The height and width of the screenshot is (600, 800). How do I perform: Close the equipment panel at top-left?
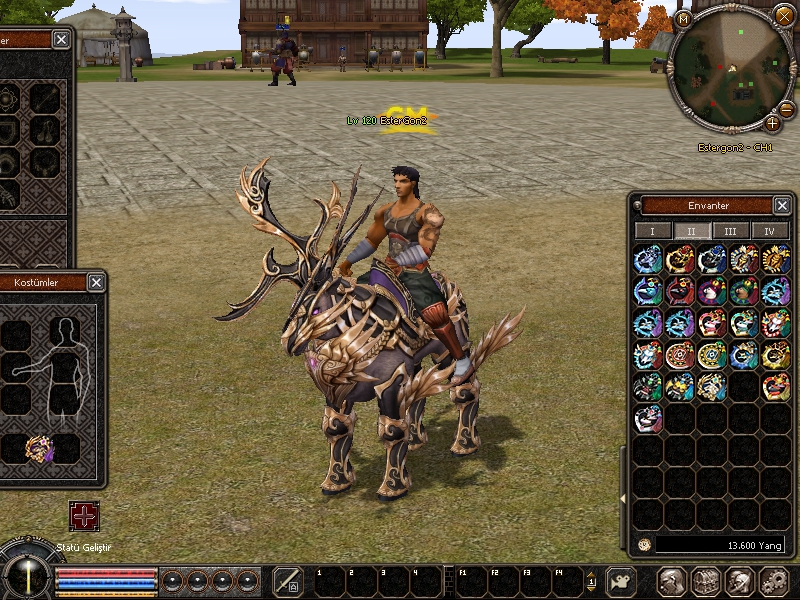coord(62,40)
